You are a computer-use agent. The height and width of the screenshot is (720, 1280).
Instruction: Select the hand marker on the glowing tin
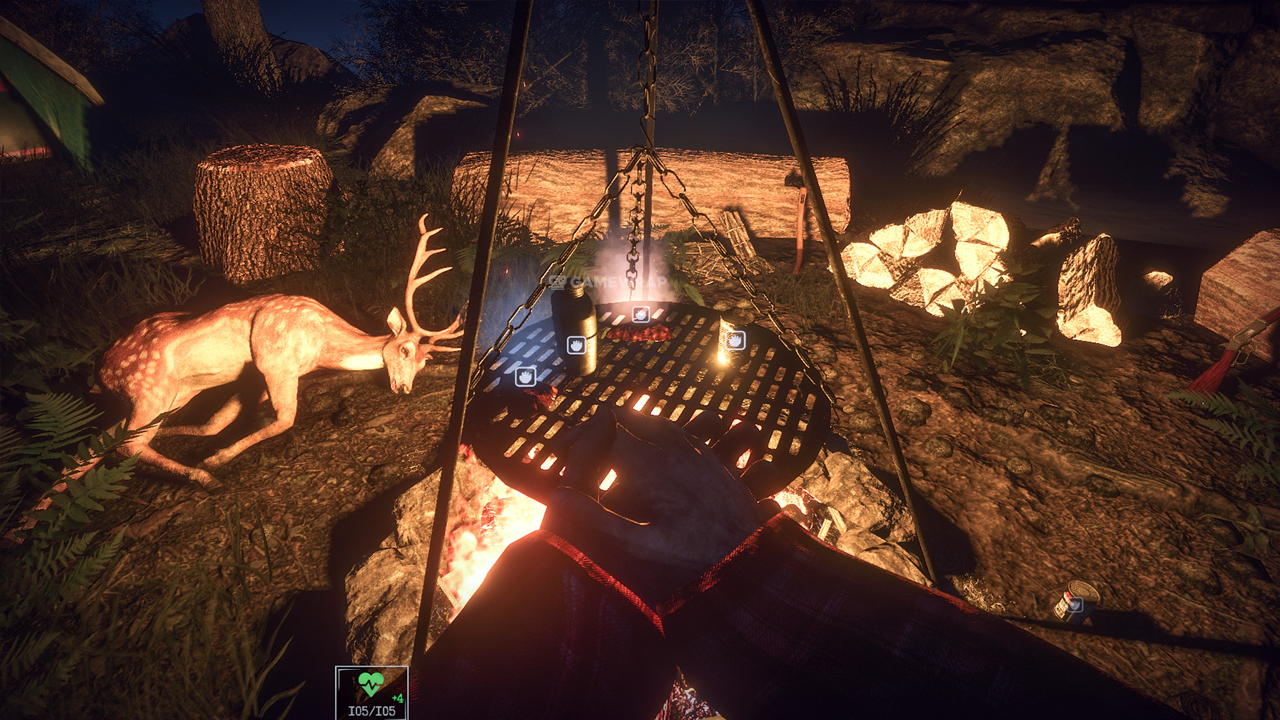pyautogui.click(x=735, y=340)
